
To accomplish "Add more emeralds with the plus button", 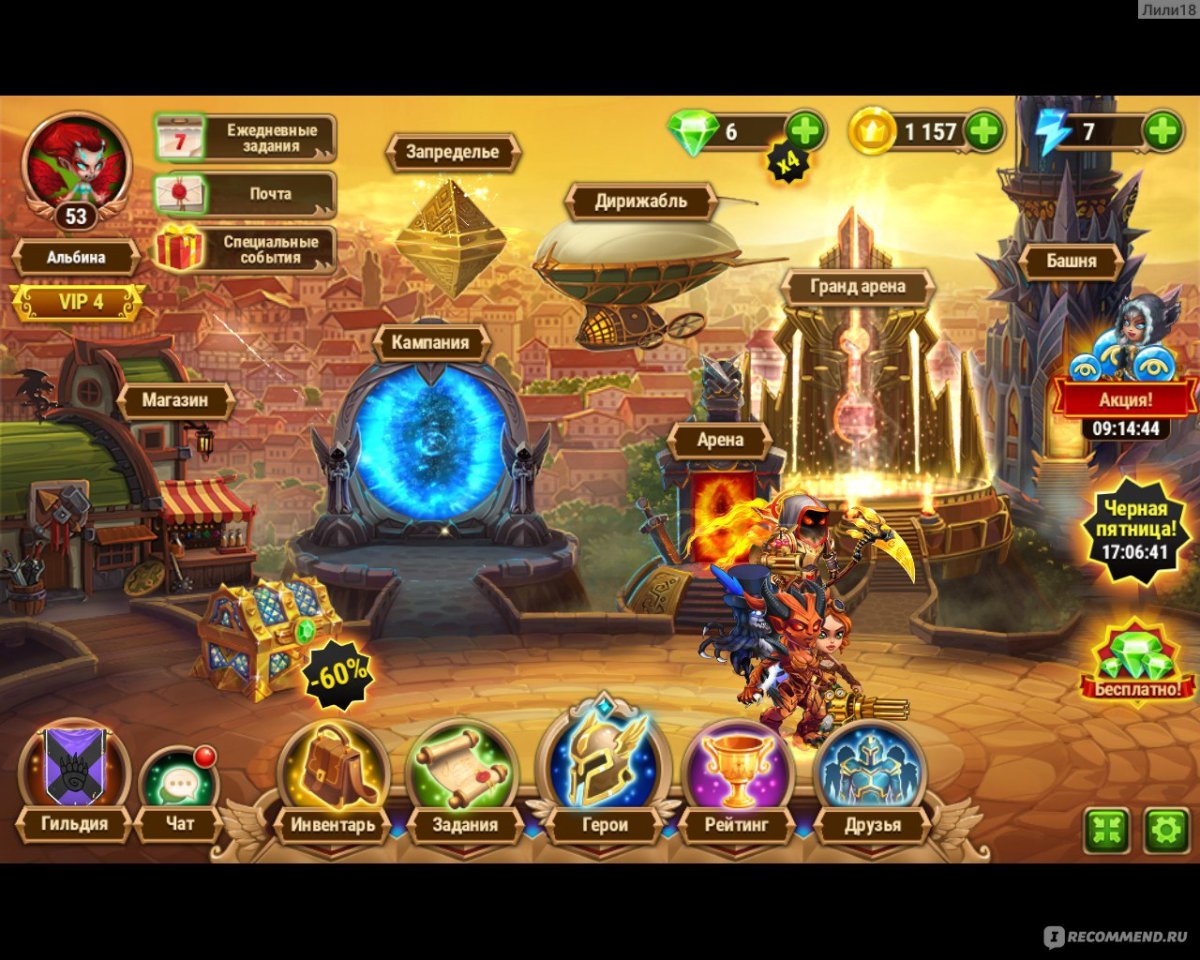I will click(x=805, y=131).
